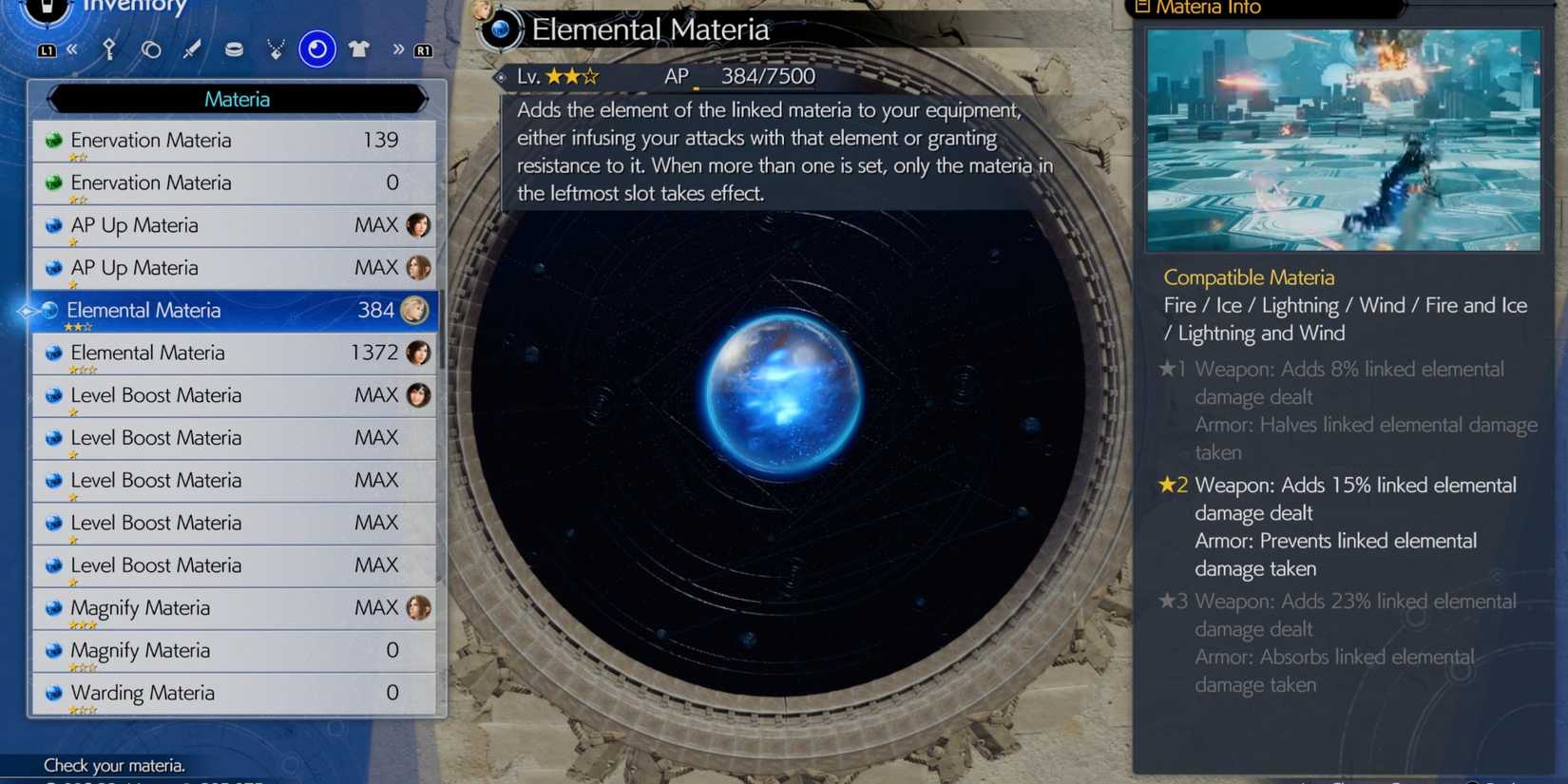Click the highlighted Materia orb category icon
1568x784 pixels.
point(317,49)
